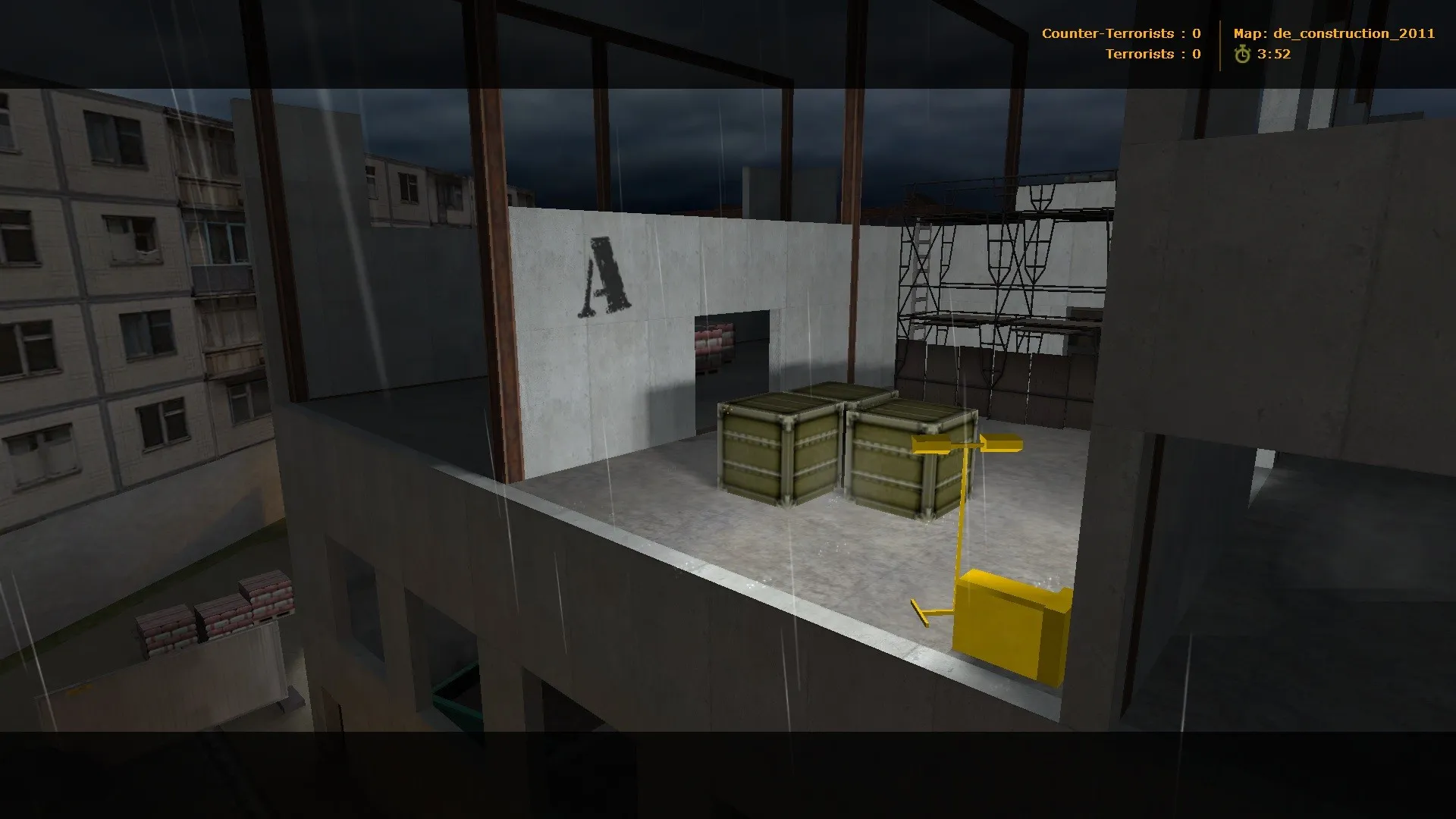Screen dimensions: 1456x819
Task: Select the Terrorists team label
Action: tap(1144, 54)
